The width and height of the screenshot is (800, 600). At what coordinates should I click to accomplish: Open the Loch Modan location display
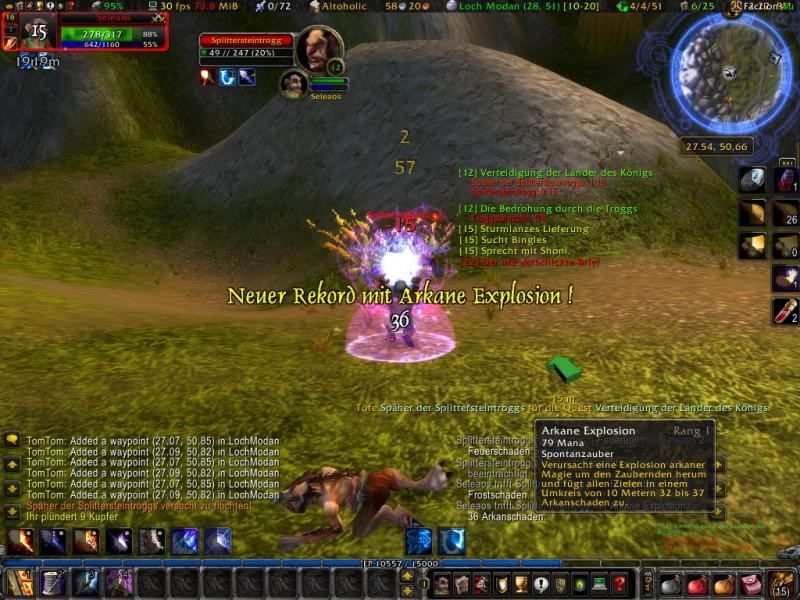(x=508, y=6)
